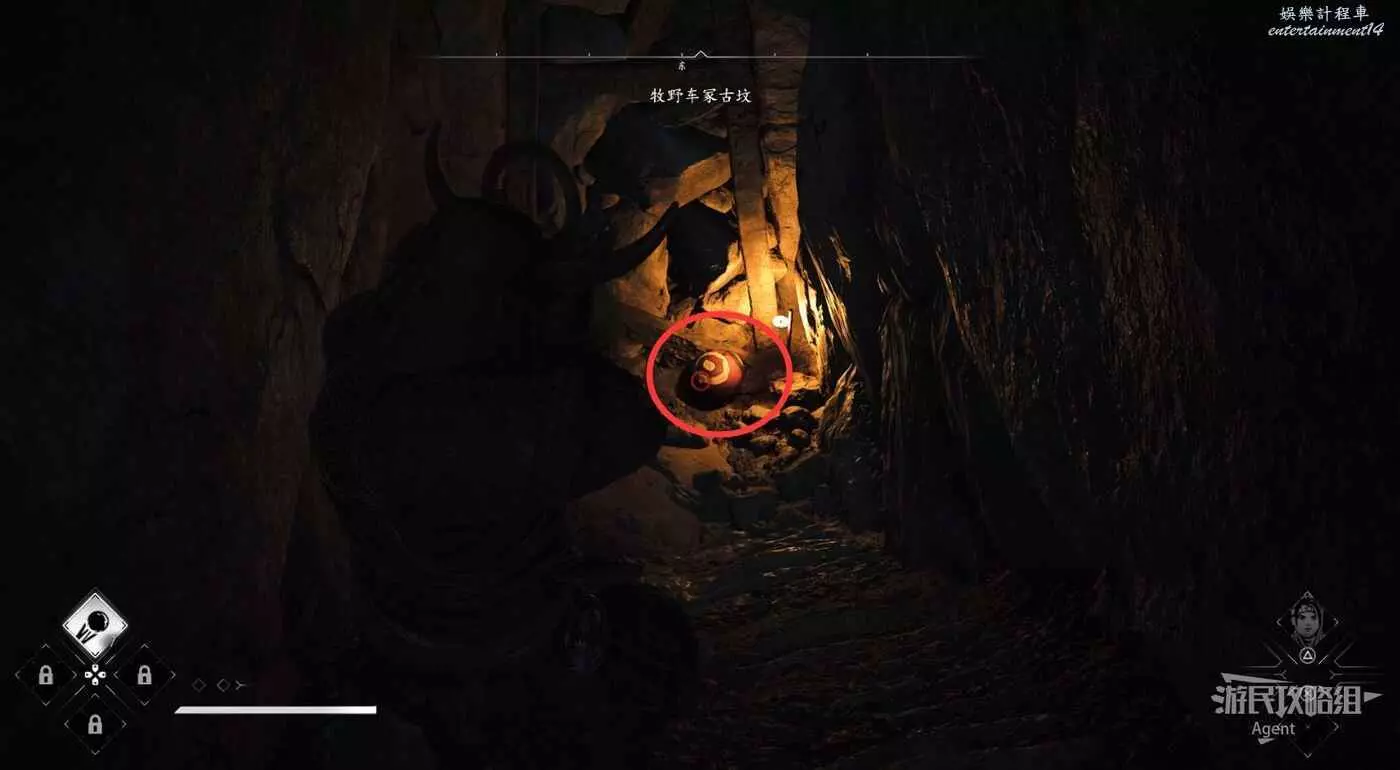The image size is (1400, 770).
Task: Click the compass bar above the location name
Action: [x=700, y=56]
